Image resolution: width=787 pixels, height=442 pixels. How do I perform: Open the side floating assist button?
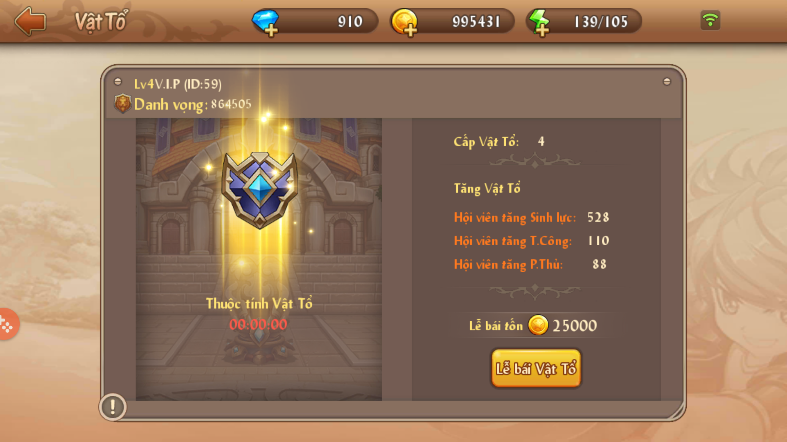coord(6,324)
